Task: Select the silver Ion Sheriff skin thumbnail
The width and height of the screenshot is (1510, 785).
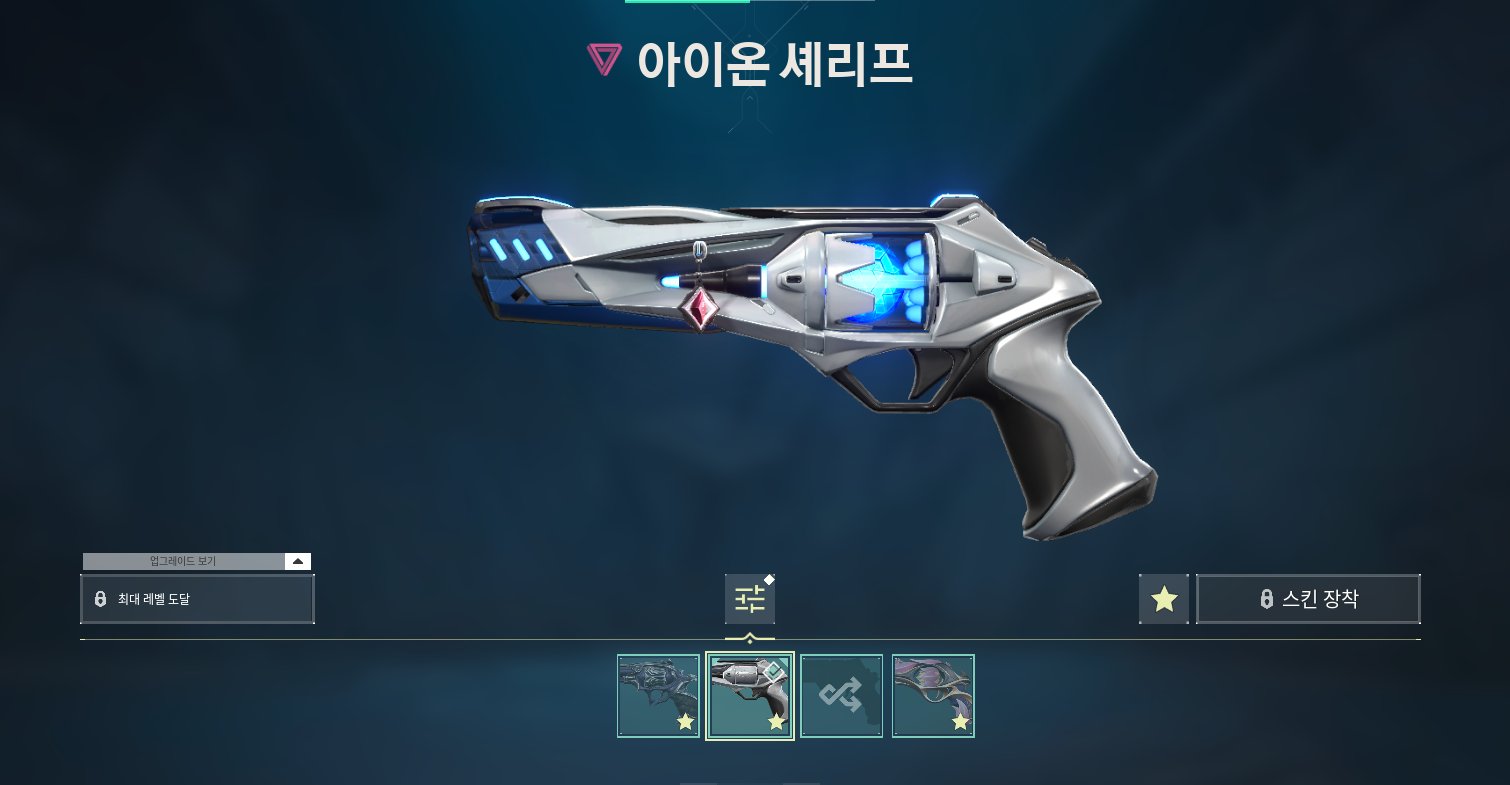Action: [750, 696]
